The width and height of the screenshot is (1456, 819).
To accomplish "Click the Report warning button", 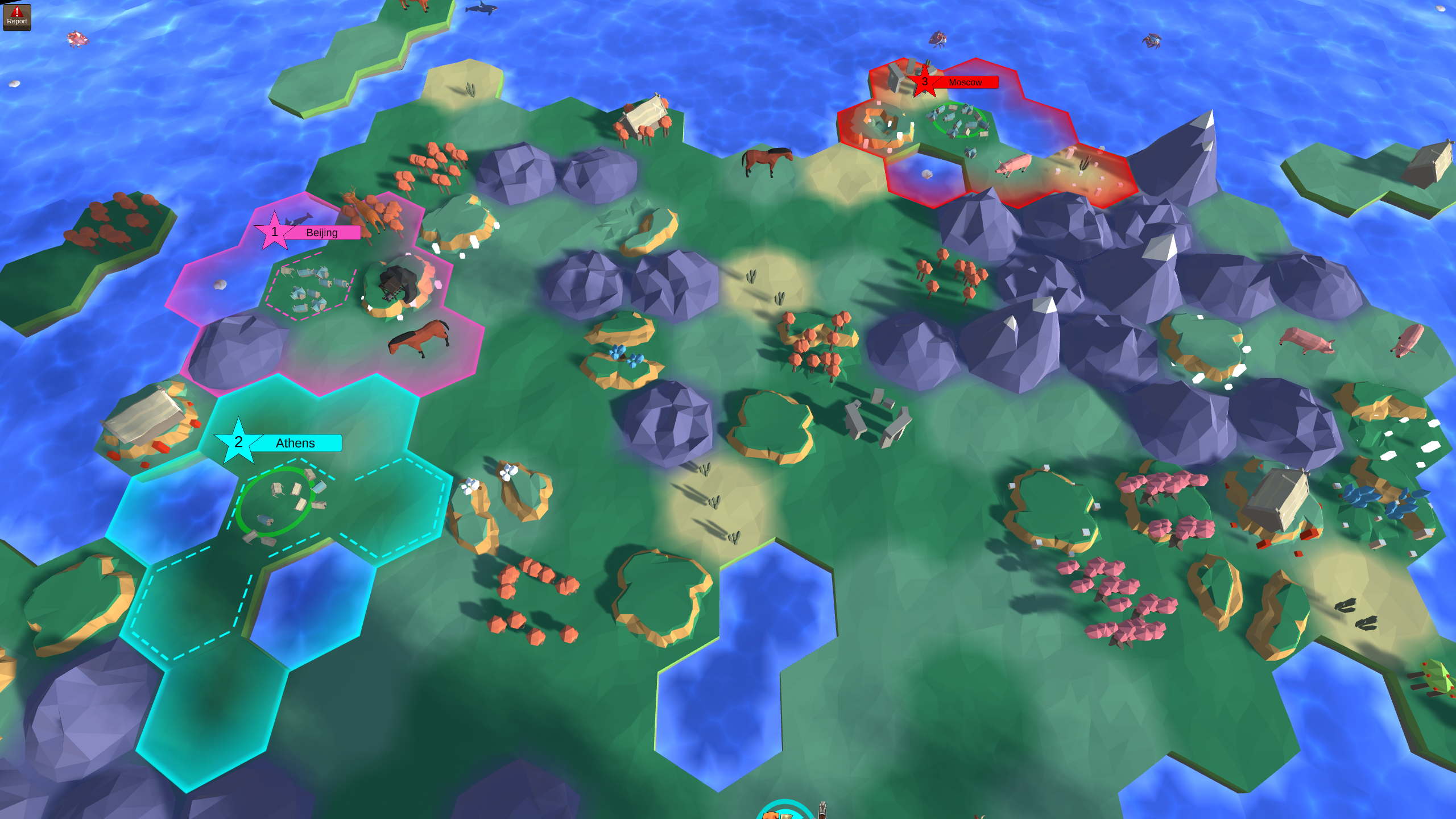I will (17, 17).
